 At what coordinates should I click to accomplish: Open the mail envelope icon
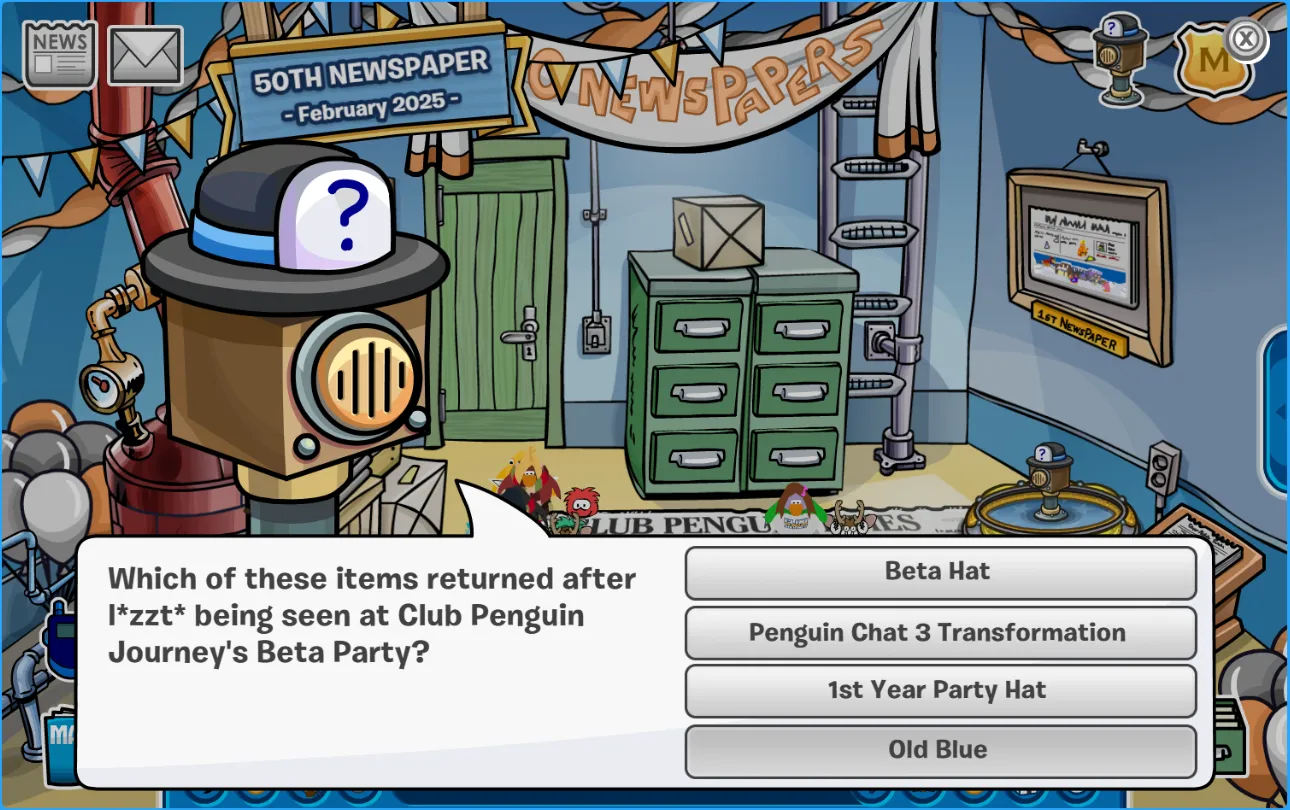[x=145, y=56]
